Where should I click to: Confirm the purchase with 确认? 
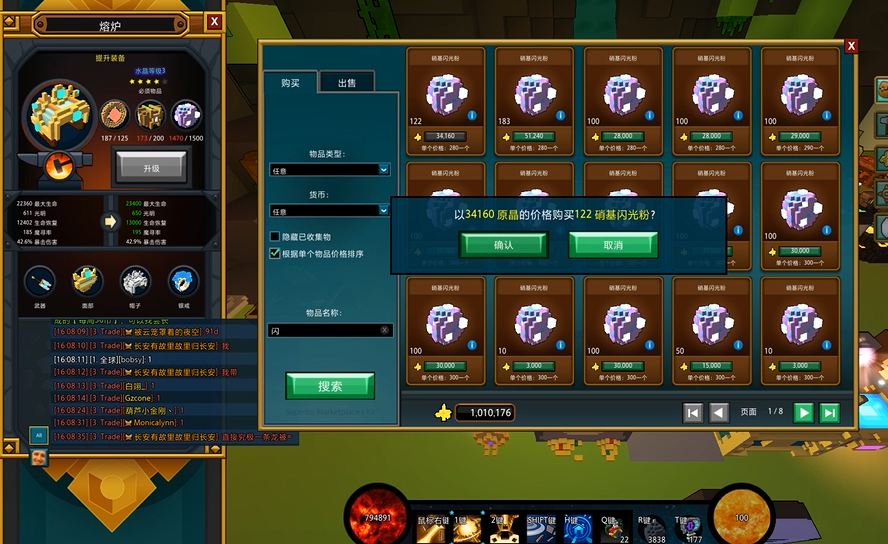503,245
